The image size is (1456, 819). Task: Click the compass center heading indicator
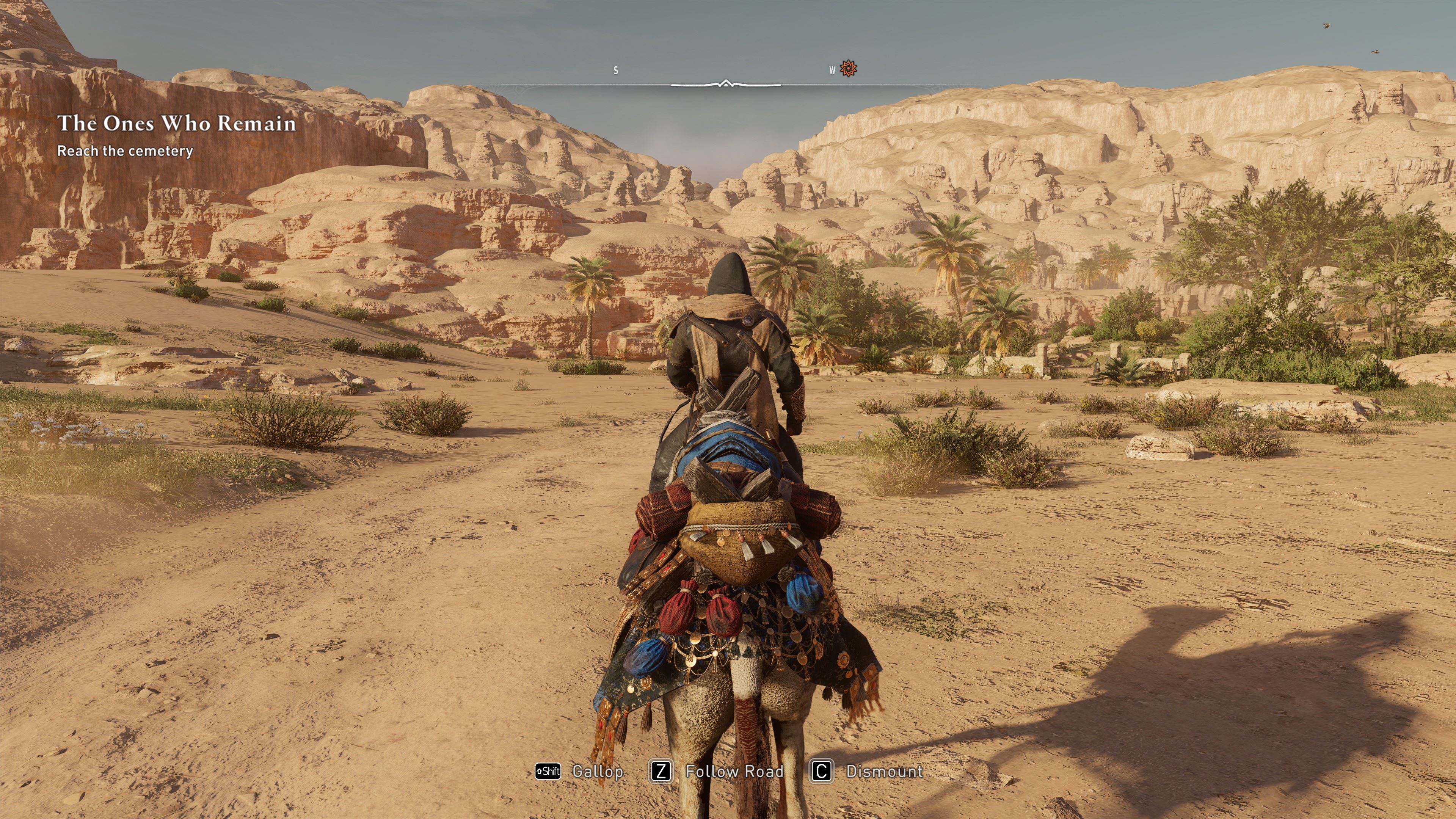(x=726, y=84)
